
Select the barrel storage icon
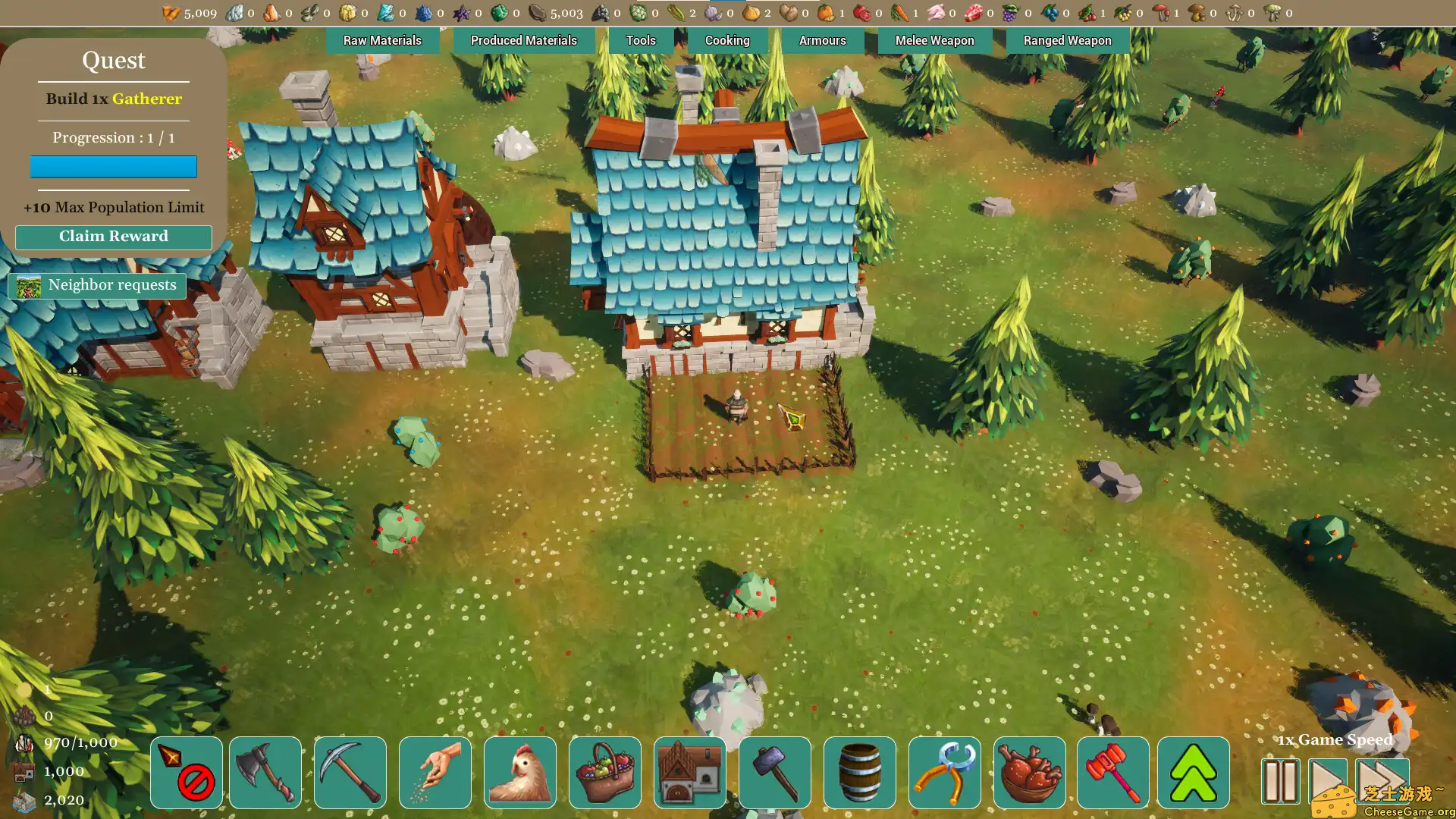857,772
